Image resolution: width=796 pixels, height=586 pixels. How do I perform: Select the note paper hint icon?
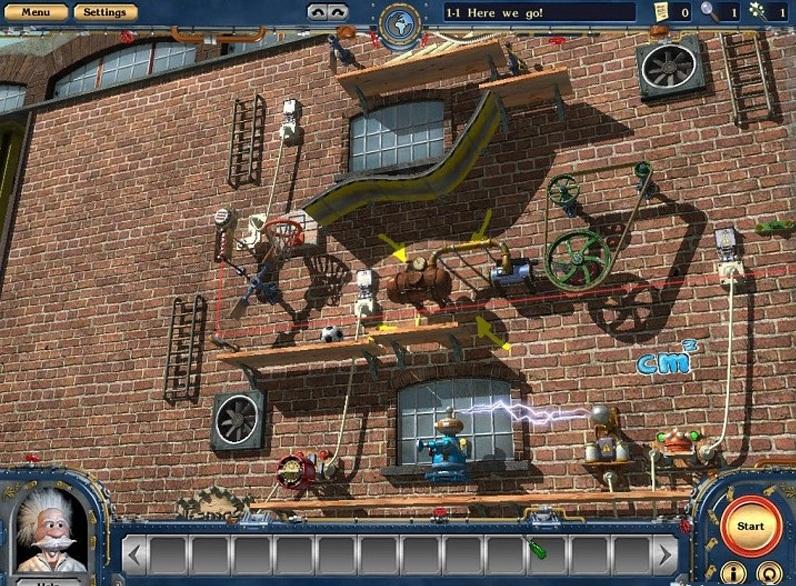pyautogui.click(x=661, y=11)
